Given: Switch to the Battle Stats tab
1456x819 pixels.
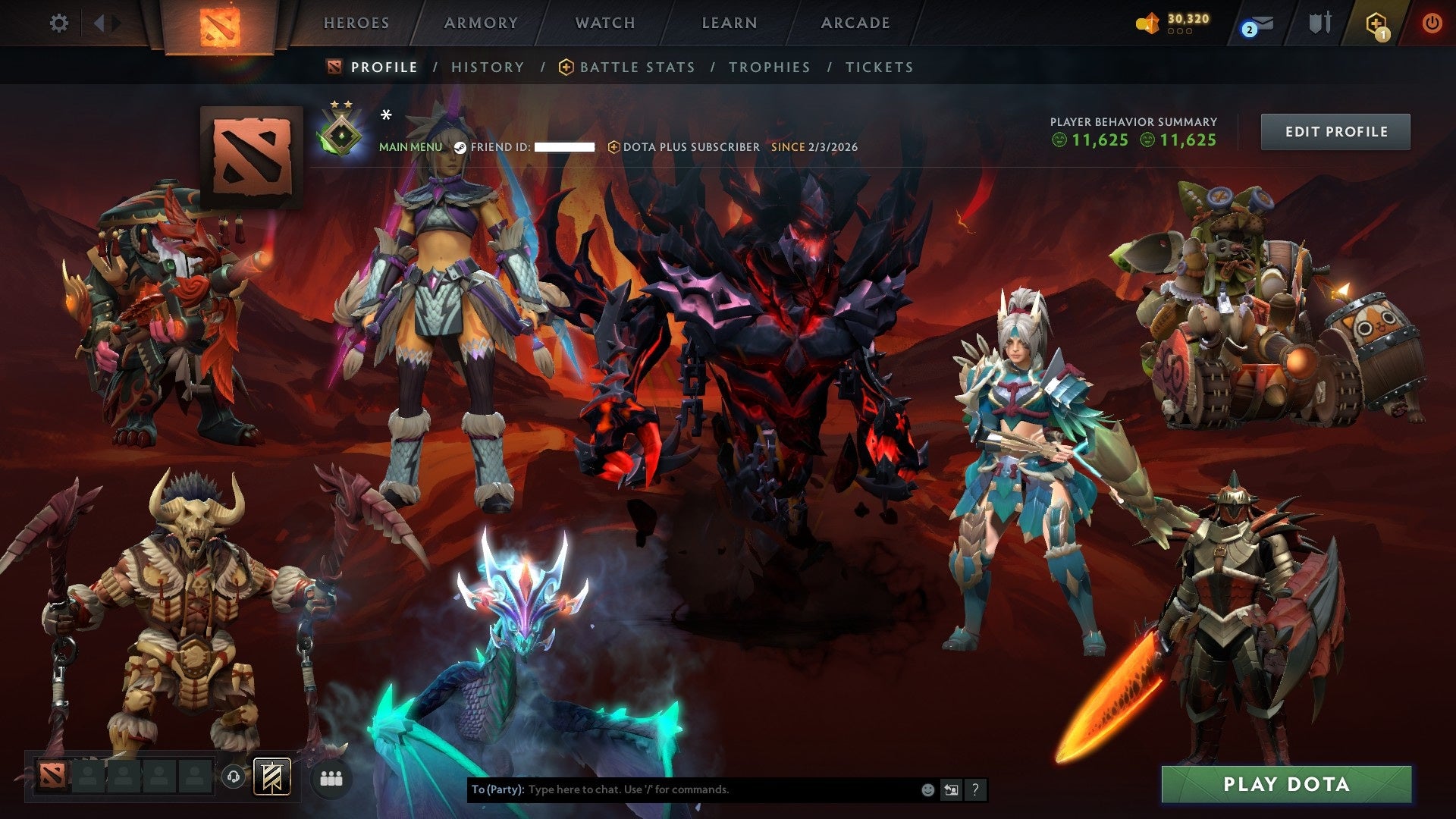Looking at the screenshot, I should pos(637,67).
